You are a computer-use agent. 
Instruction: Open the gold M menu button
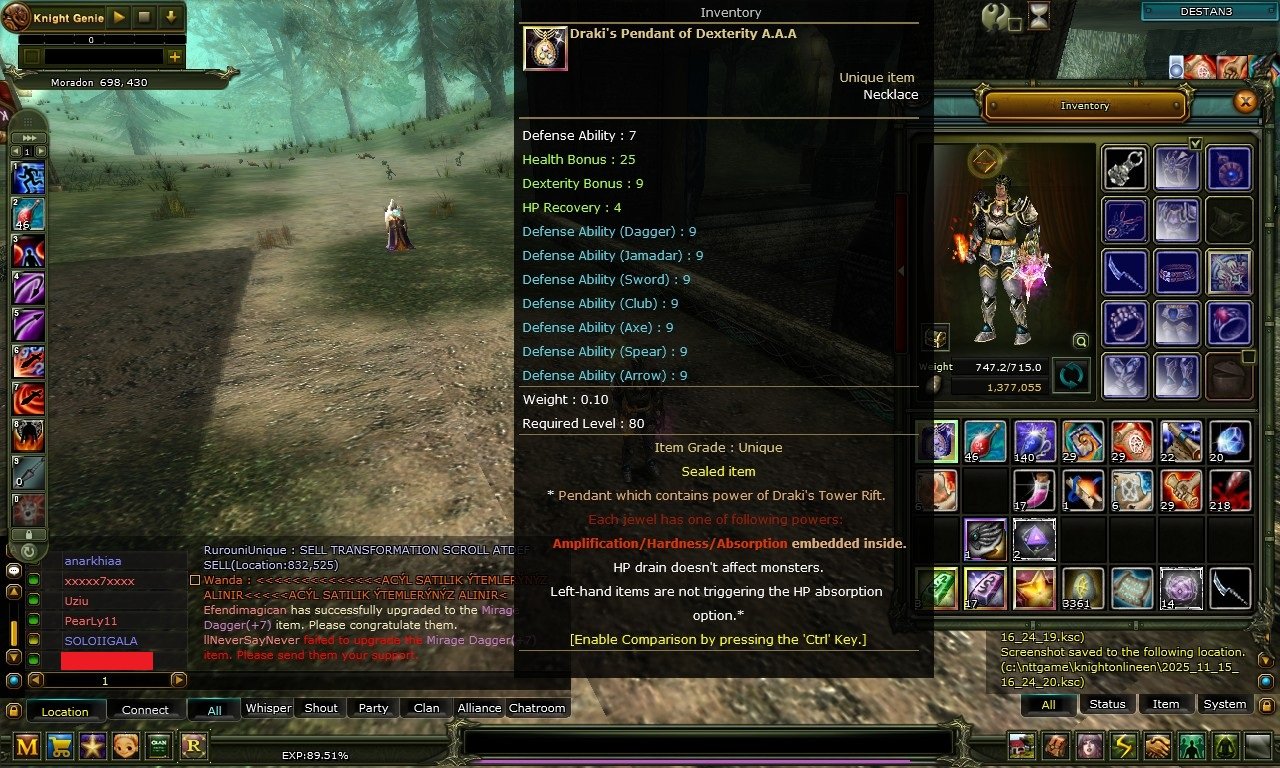pyautogui.click(x=27, y=745)
